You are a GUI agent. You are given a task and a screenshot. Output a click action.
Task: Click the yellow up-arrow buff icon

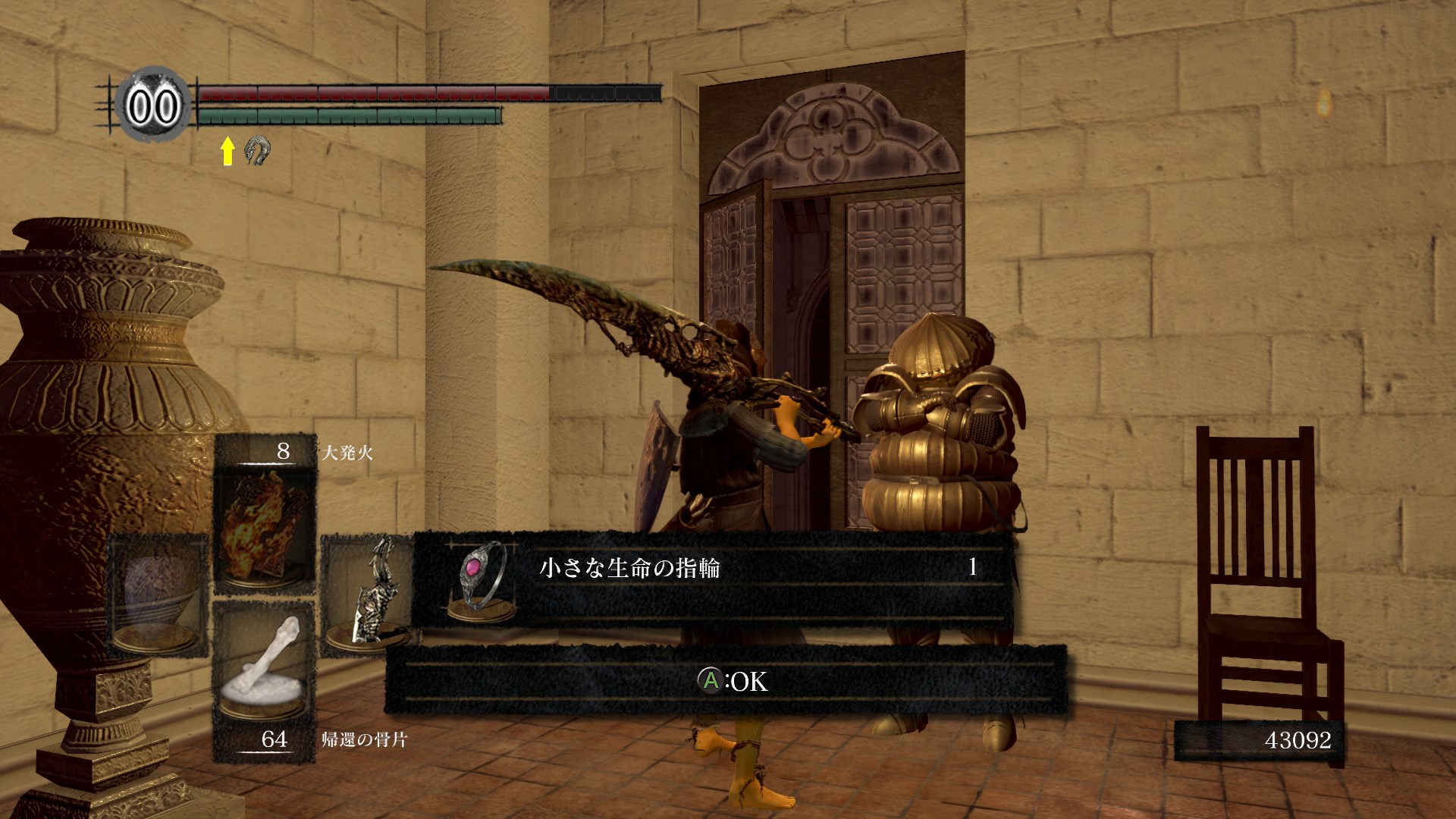(x=227, y=151)
